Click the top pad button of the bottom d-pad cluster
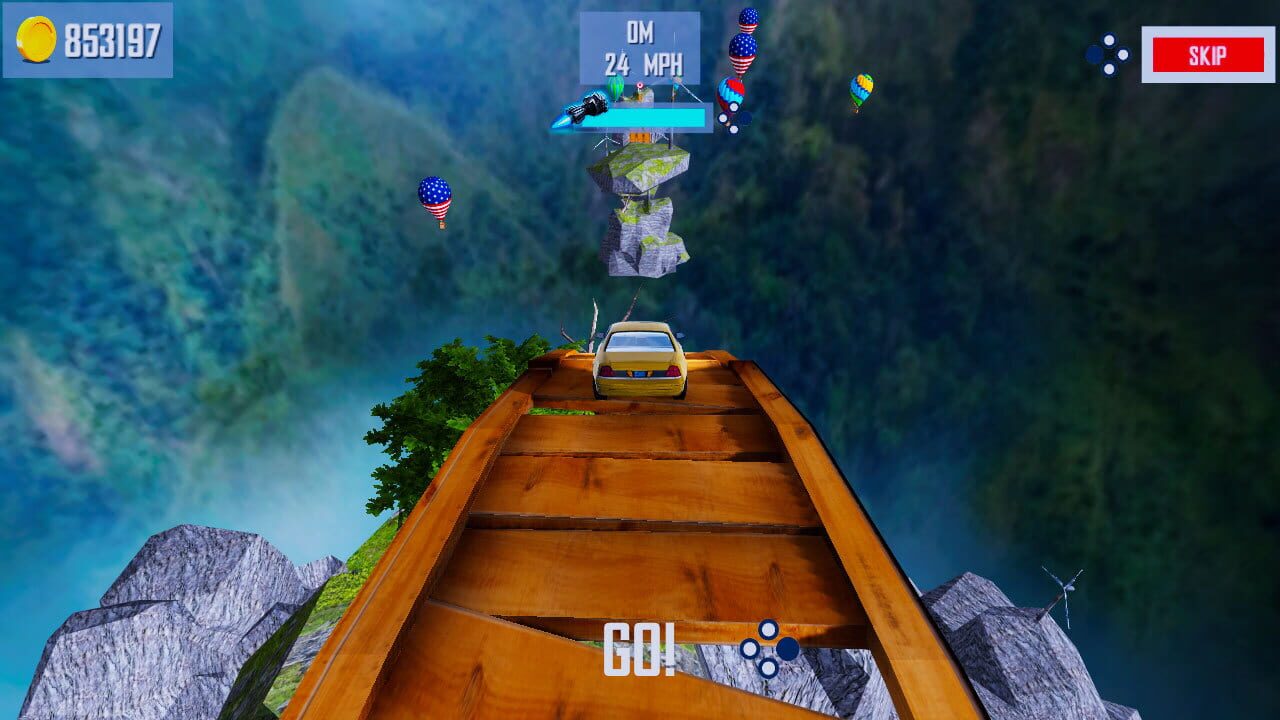 [767, 630]
